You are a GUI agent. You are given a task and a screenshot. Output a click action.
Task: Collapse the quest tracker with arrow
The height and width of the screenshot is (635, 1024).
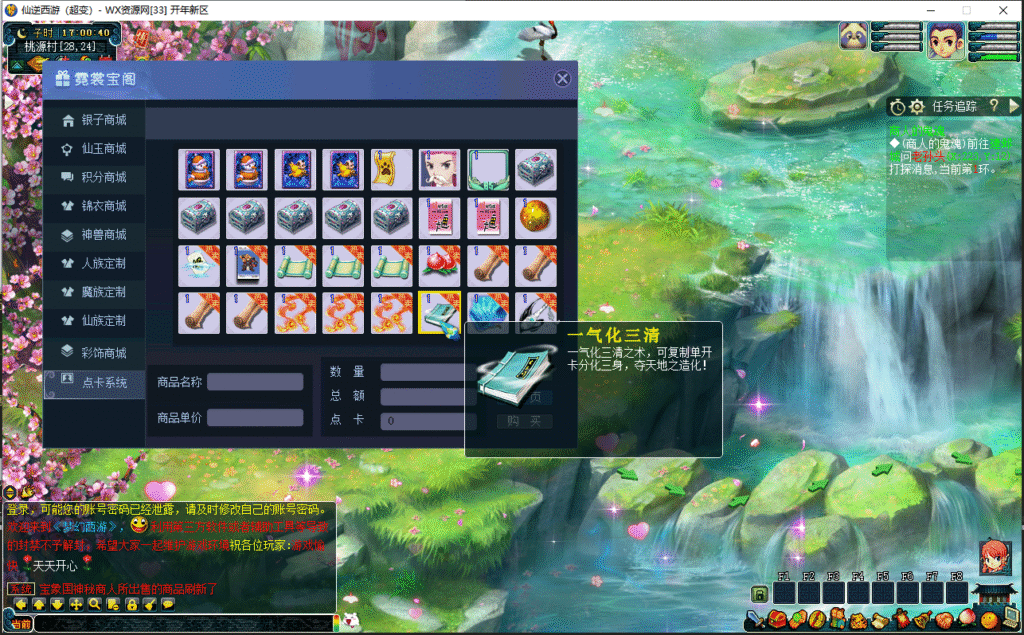1014,105
